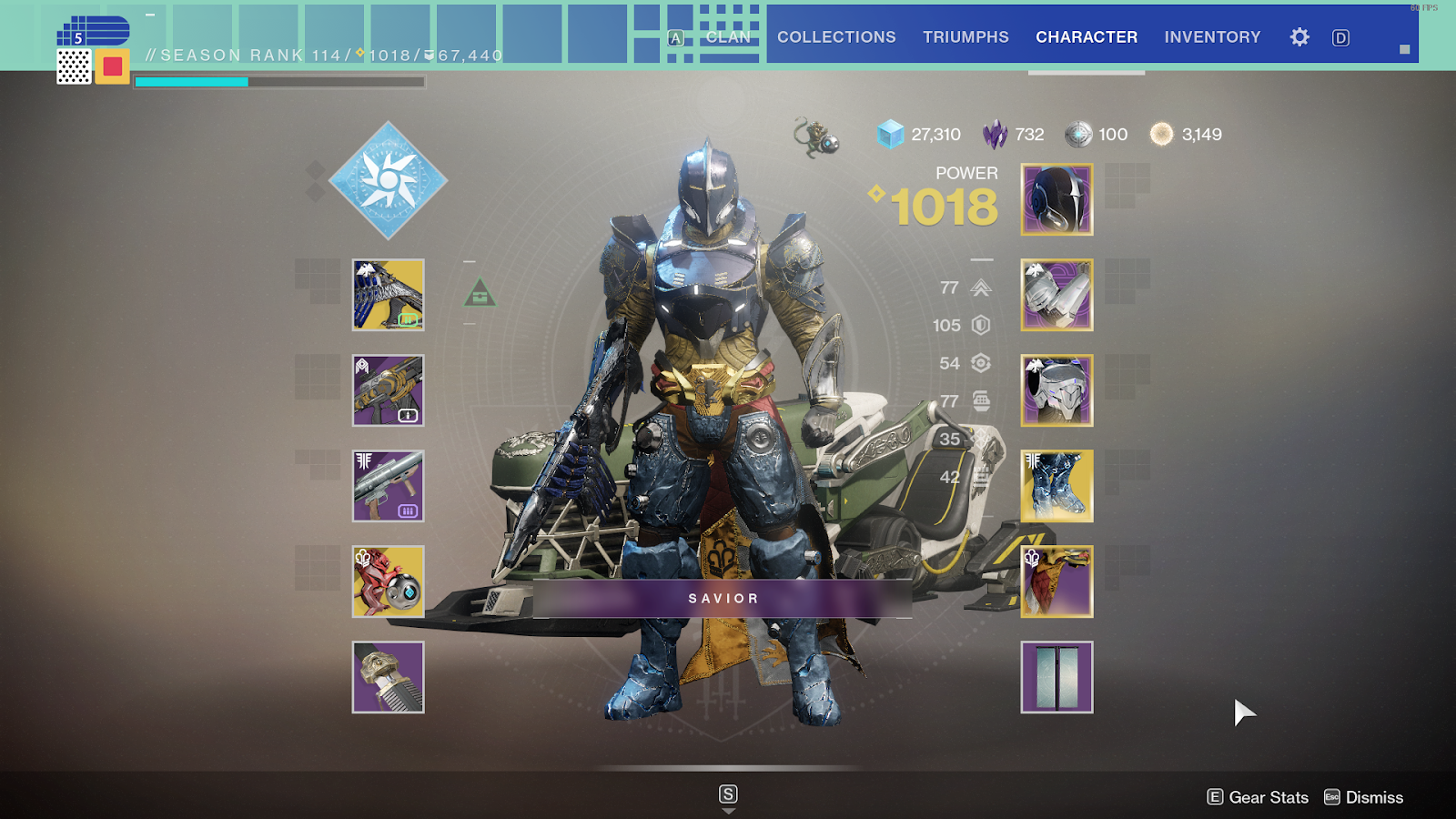The width and height of the screenshot is (1456, 819).
Task: Switch to the Collections tab
Action: tap(836, 37)
